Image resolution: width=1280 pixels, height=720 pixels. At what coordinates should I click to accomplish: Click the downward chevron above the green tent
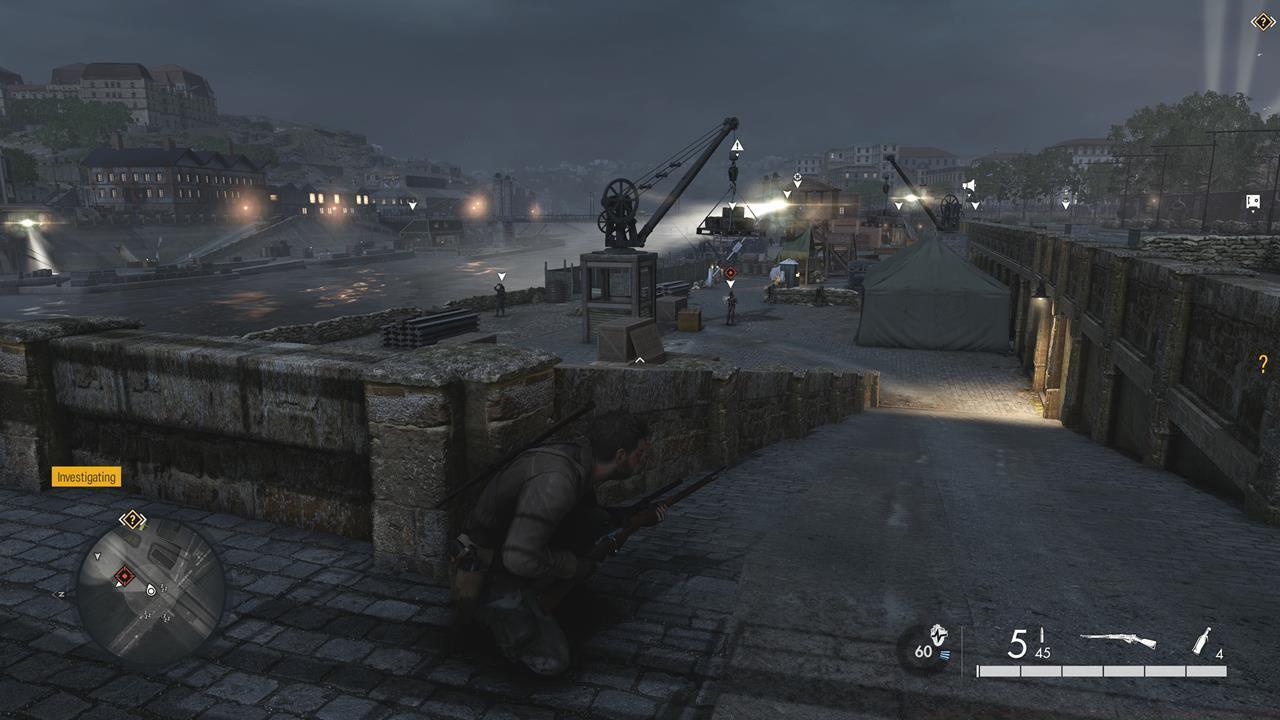pyautogui.click(x=899, y=205)
